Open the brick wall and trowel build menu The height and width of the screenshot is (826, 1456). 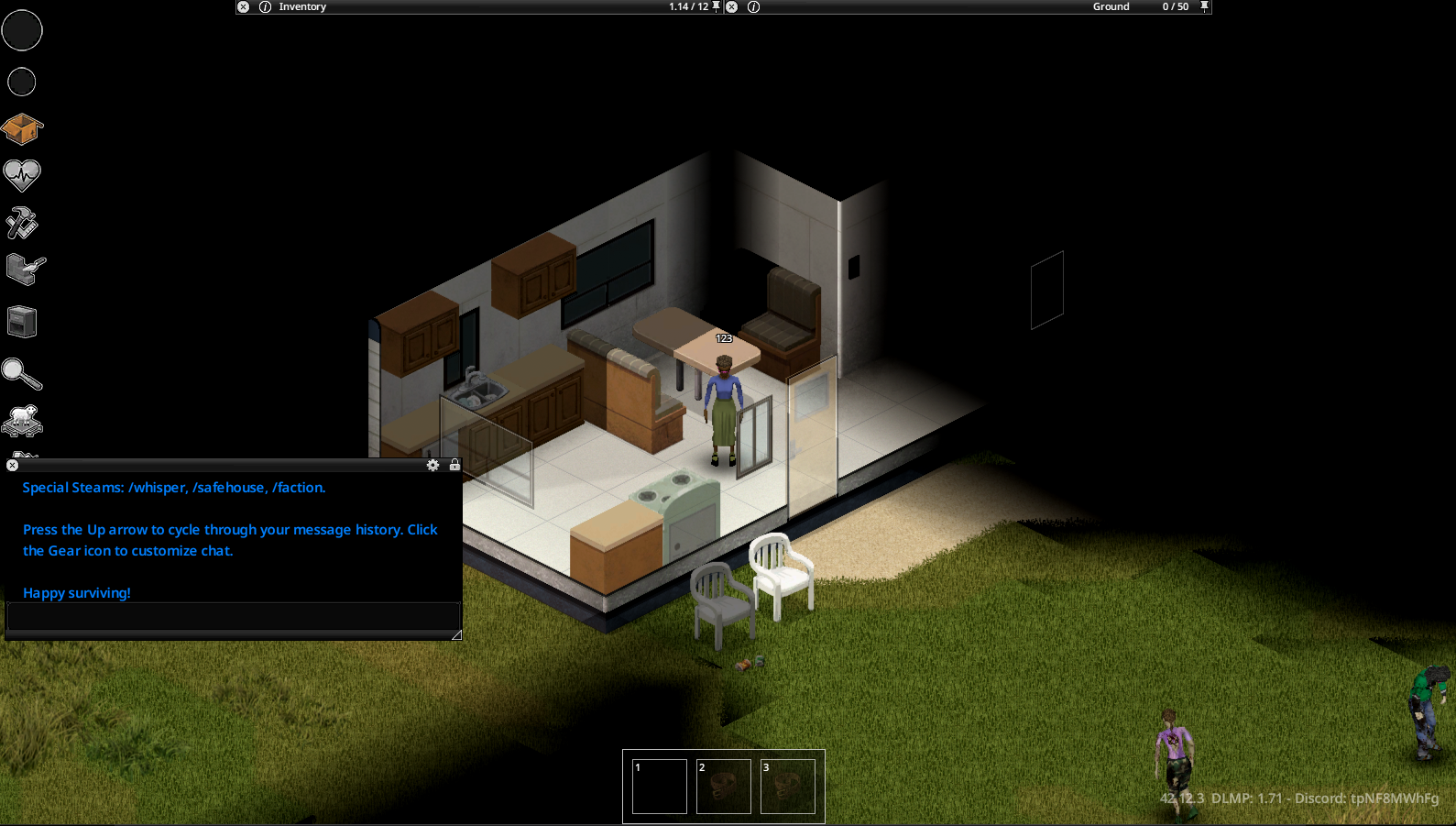click(x=25, y=270)
